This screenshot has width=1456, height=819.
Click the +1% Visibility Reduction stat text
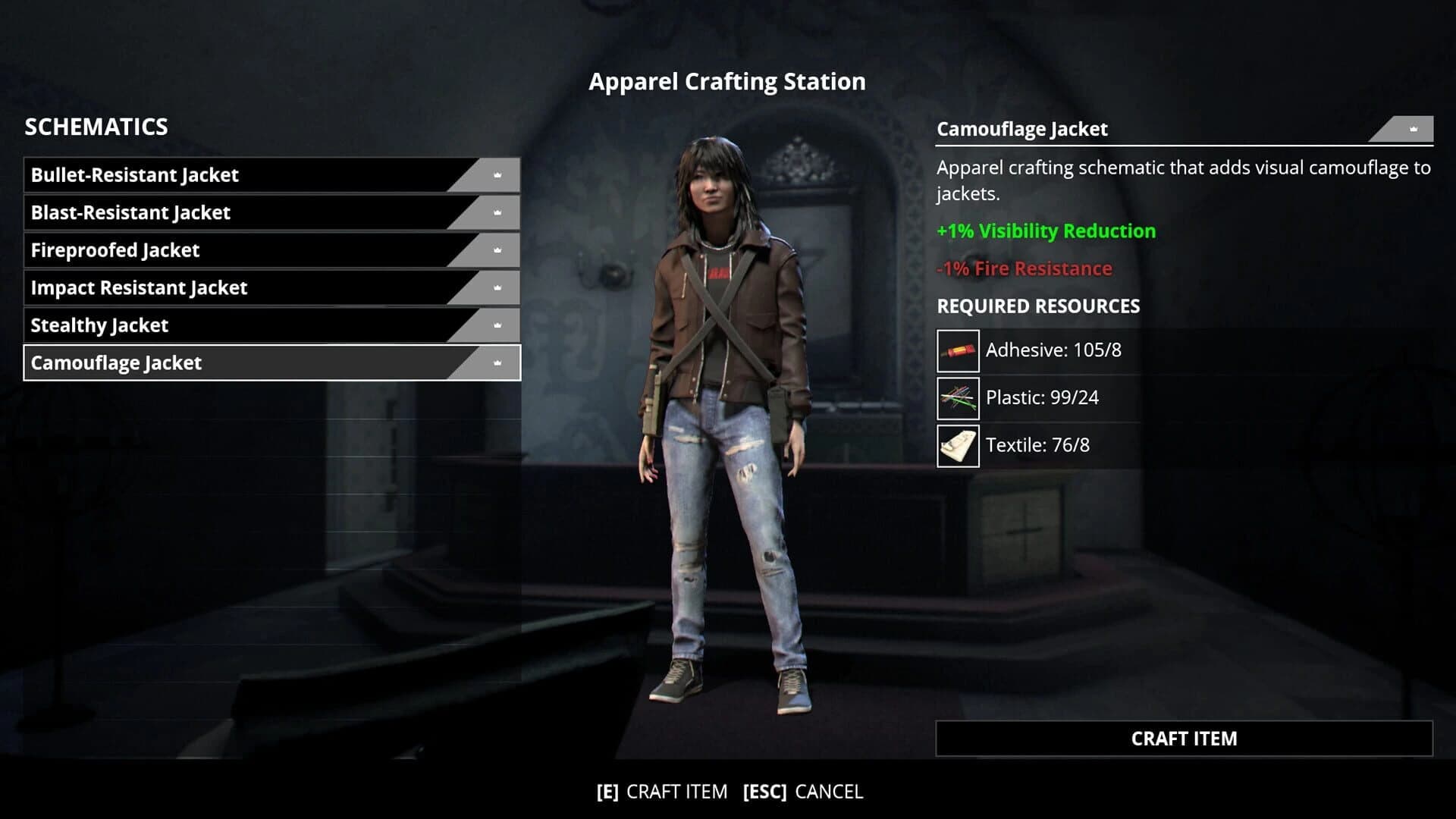click(1046, 231)
